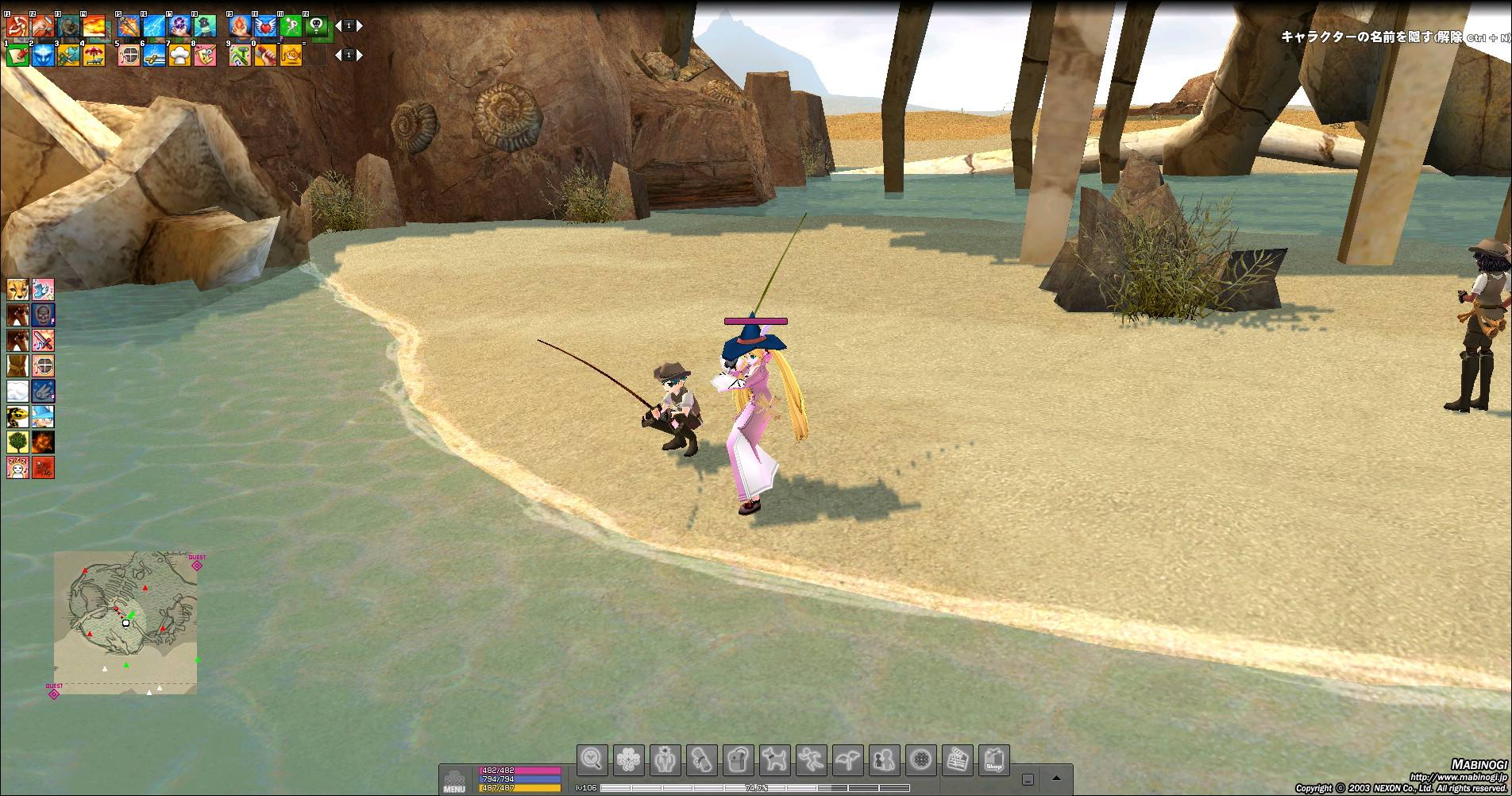Activate the lightning bolt skill on F6
The image size is (1512, 796).
[x=154, y=27]
